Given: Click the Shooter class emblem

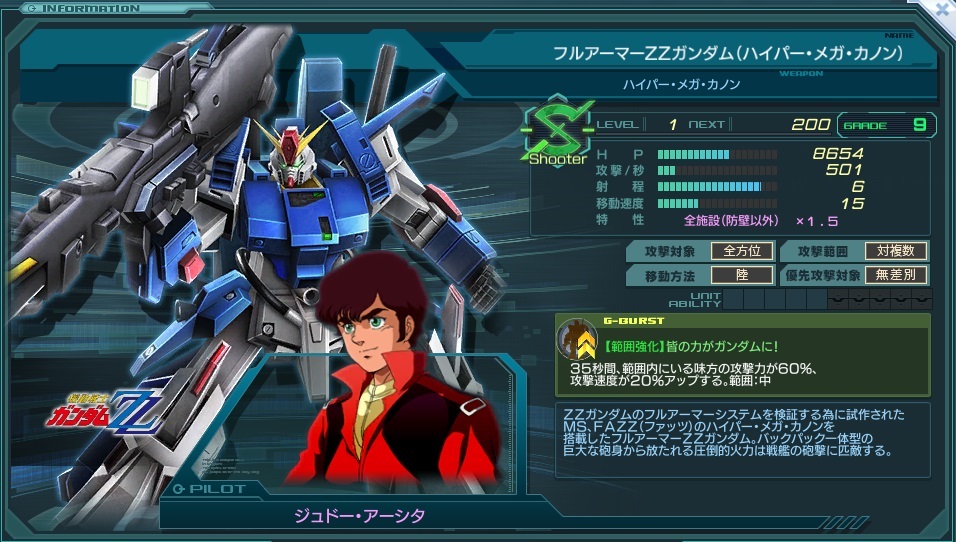Looking at the screenshot, I should pyautogui.click(x=557, y=137).
